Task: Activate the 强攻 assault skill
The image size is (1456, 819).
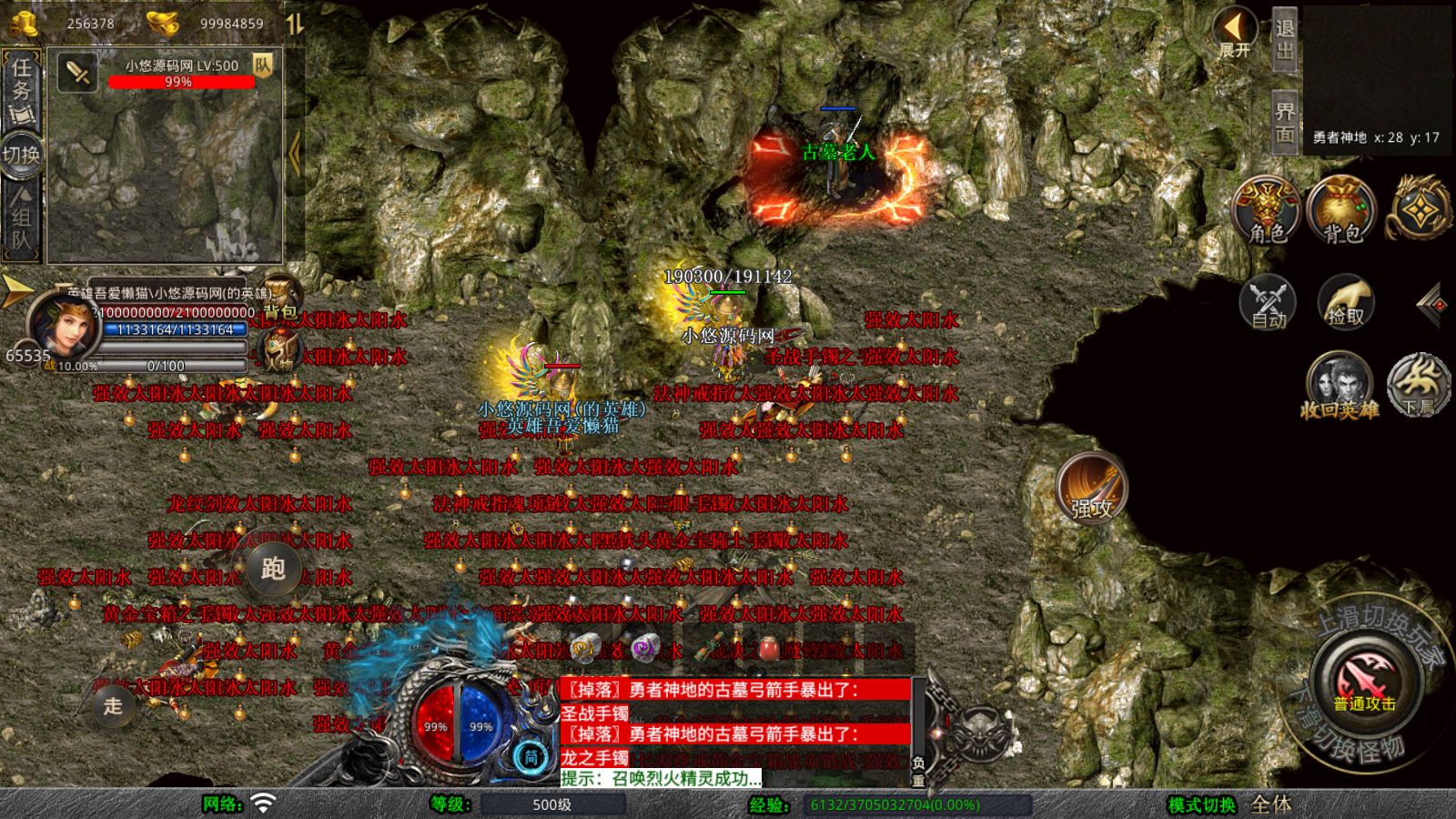Action: 1091,488
